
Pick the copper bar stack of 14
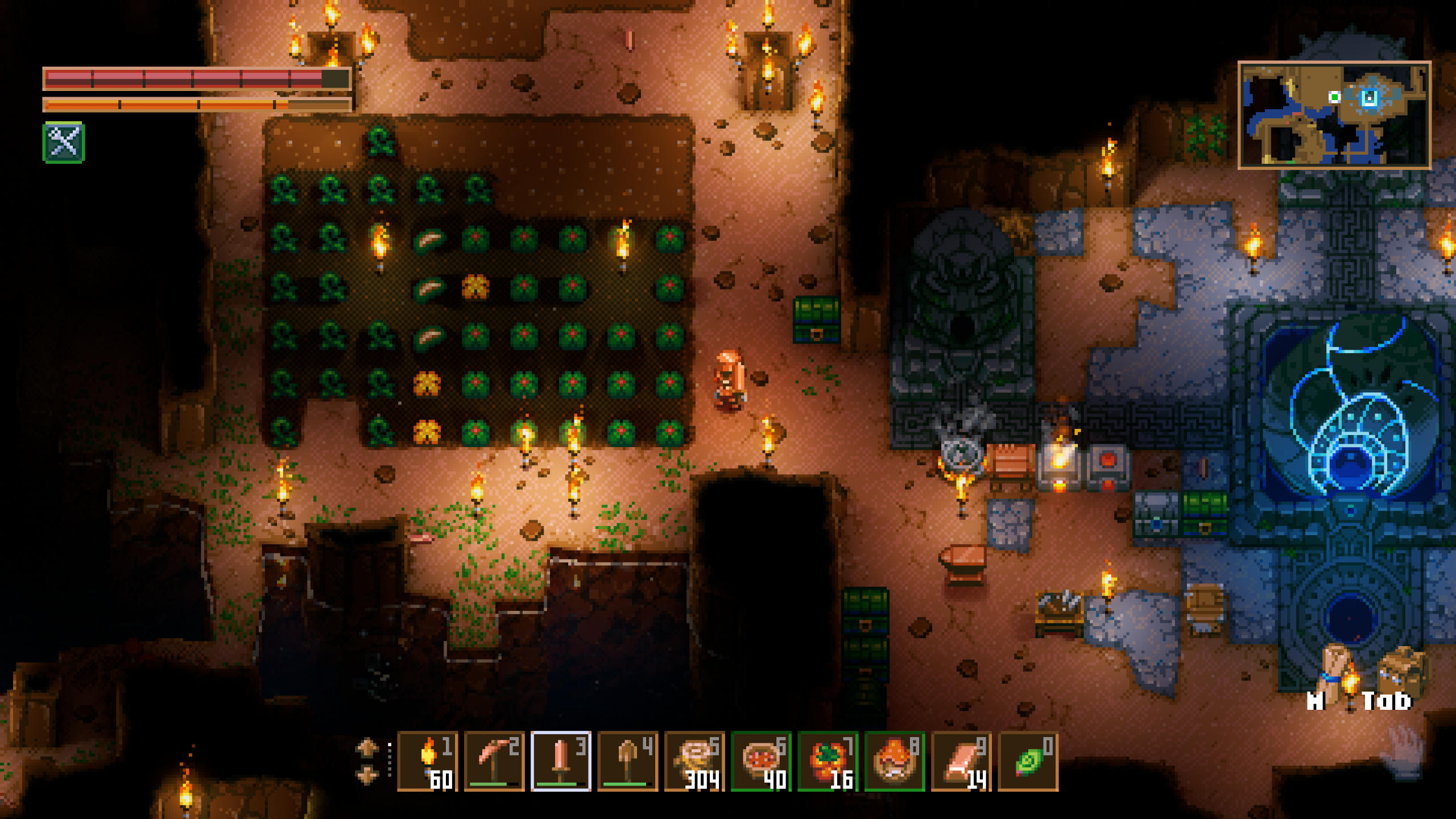point(961,761)
